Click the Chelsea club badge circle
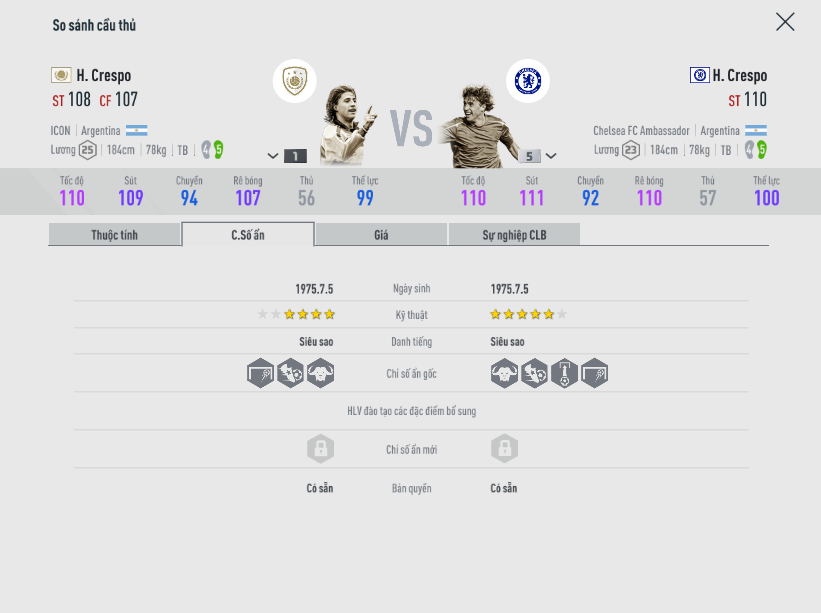The image size is (821, 613). pos(528,81)
